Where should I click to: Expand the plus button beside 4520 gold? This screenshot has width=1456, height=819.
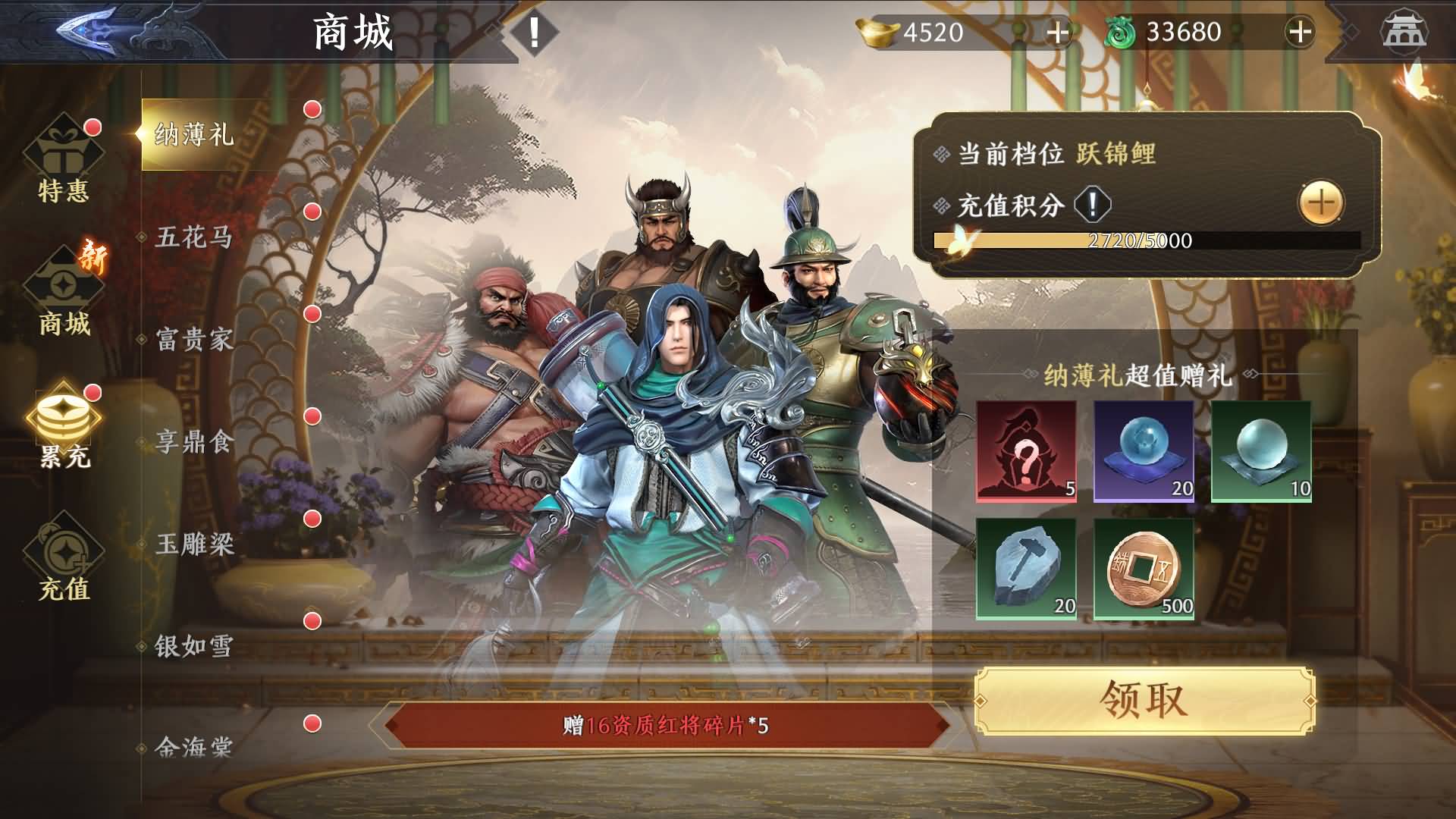(x=1056, y=33)
